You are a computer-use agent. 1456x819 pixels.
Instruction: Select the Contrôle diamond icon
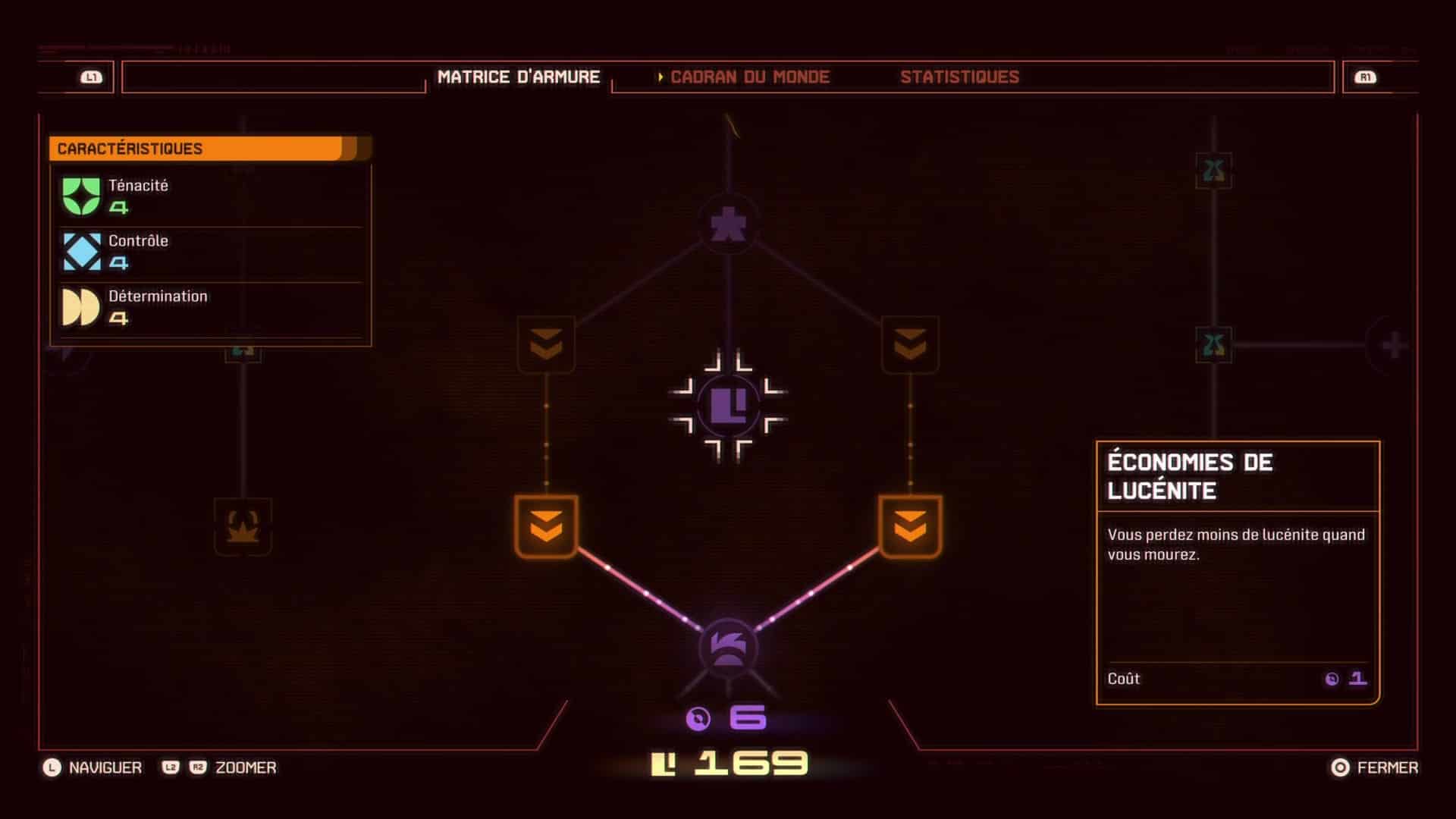[81, 250]
